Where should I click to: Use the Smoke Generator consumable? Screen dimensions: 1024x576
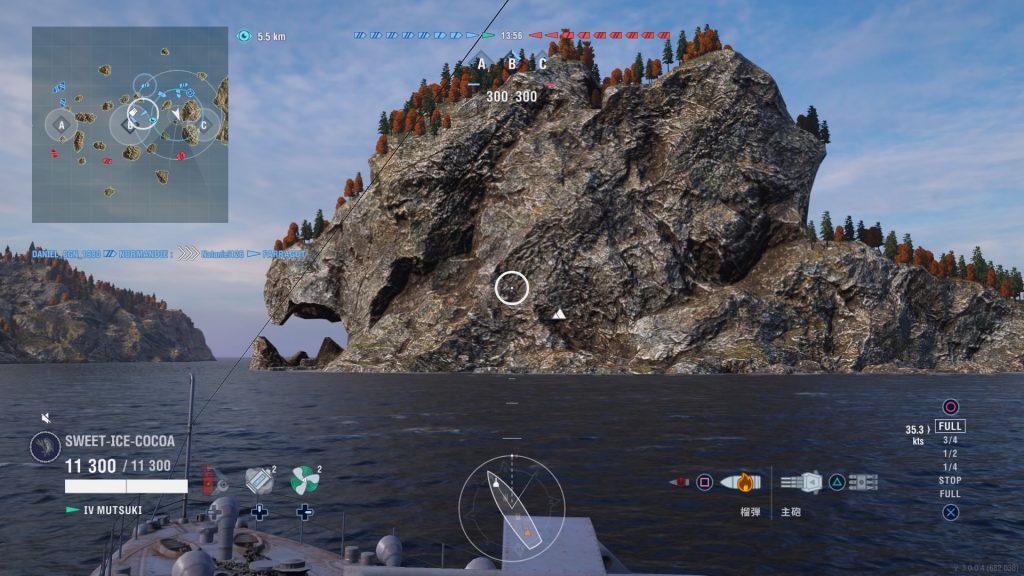click(259, 481)
